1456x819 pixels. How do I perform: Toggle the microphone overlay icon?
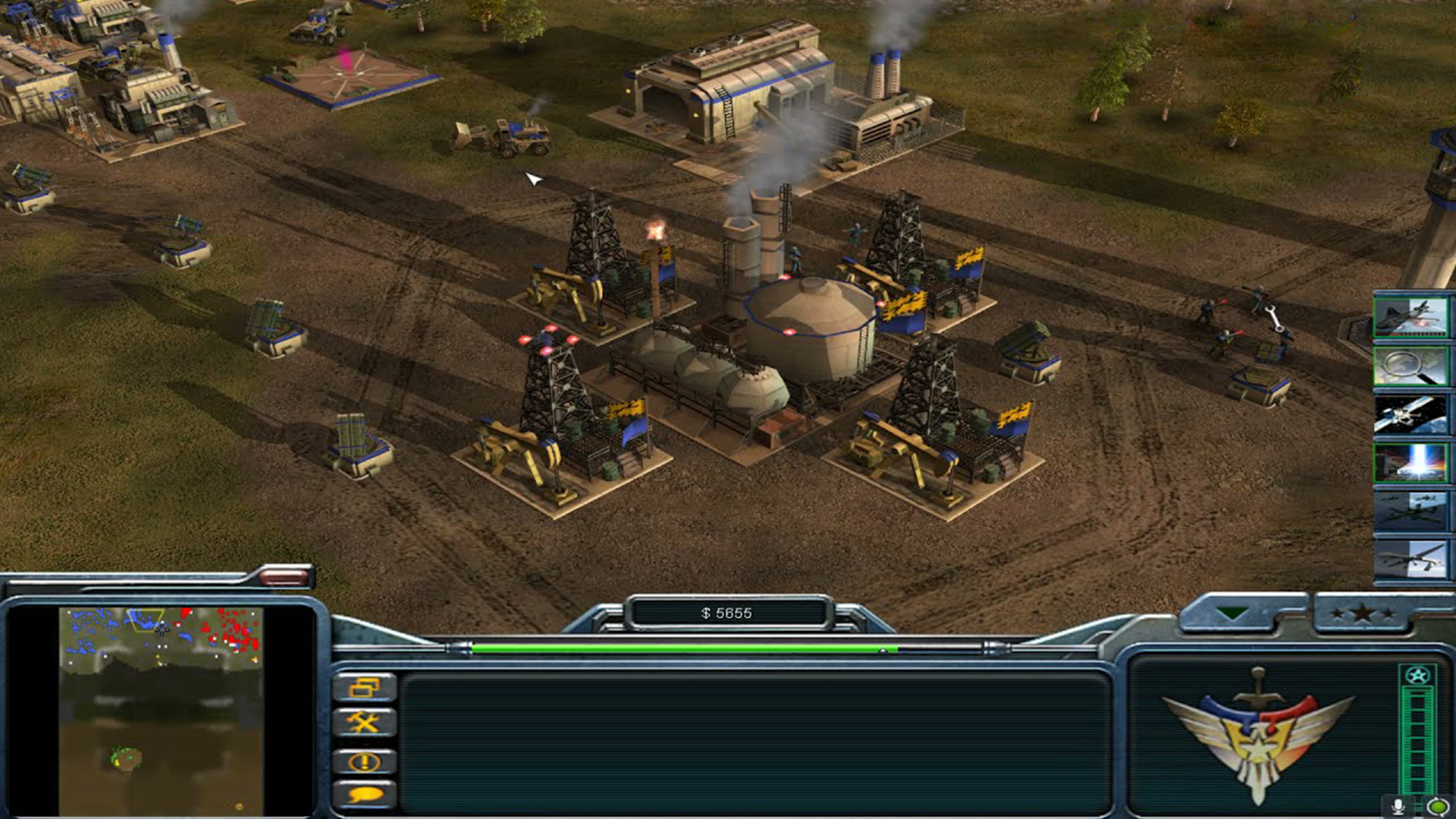1398,806
